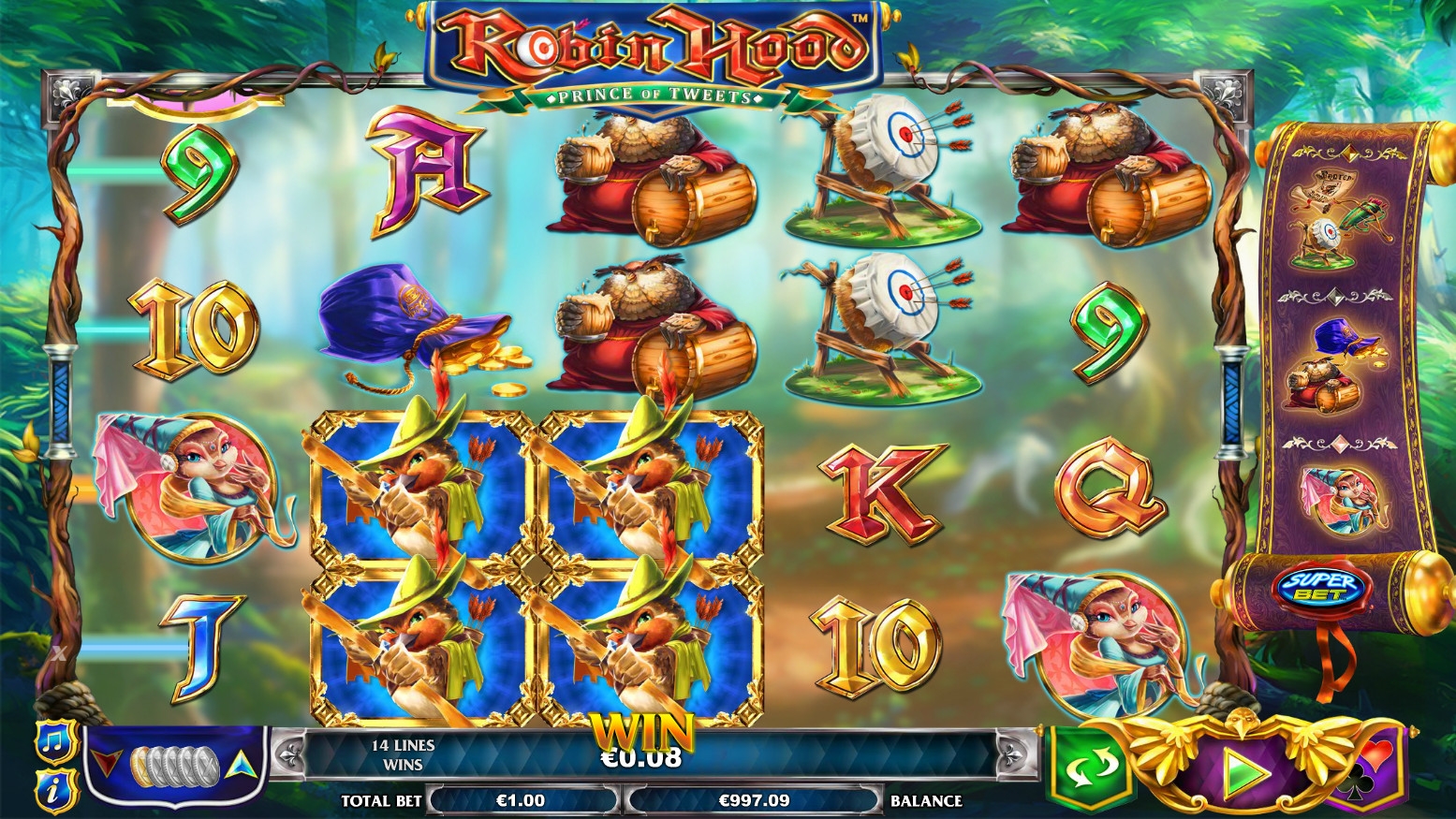Decrease bet with the red down arrow

pos(113,762)
